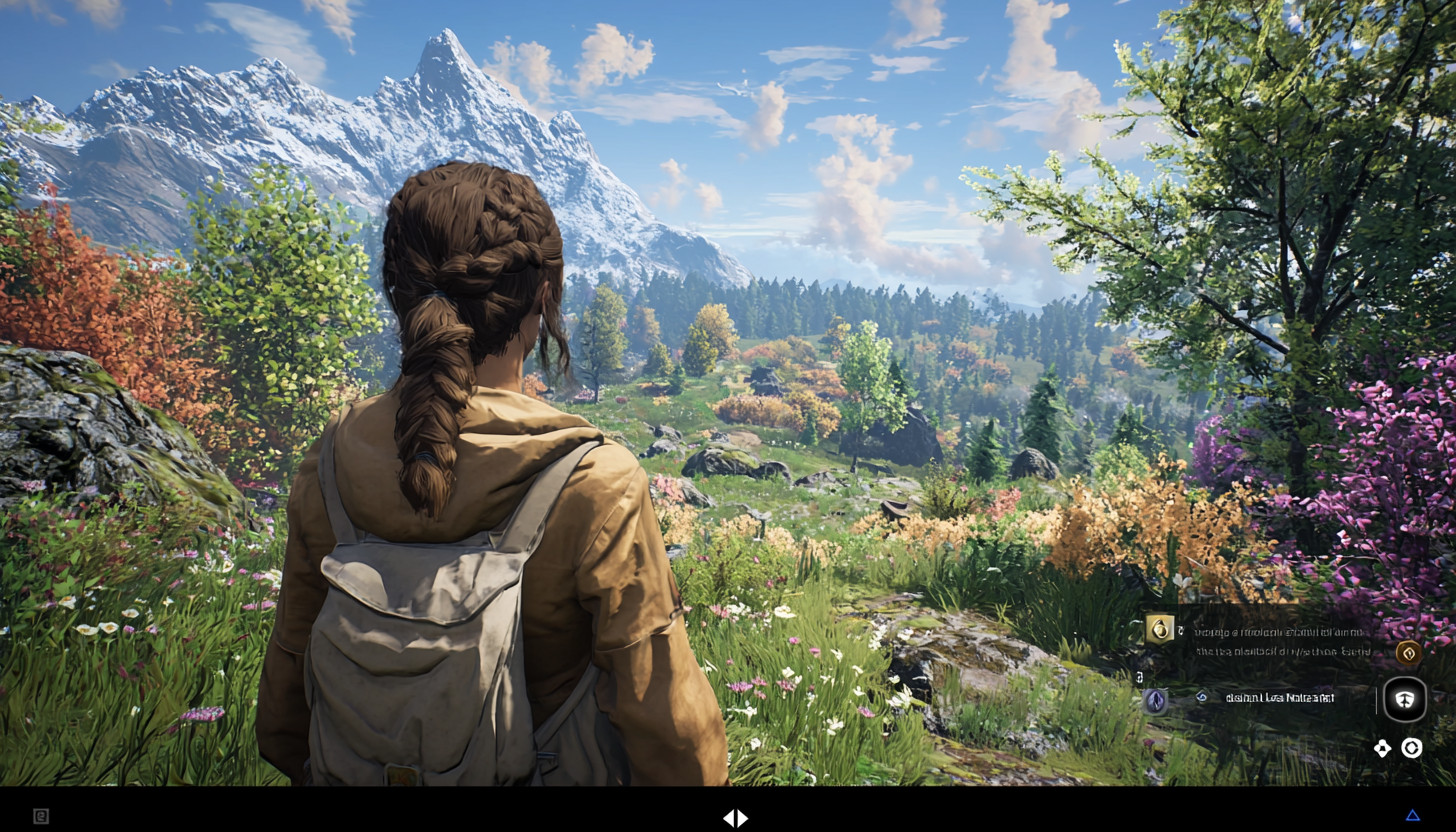Click the round gold diamond badge

(1408, 654)
